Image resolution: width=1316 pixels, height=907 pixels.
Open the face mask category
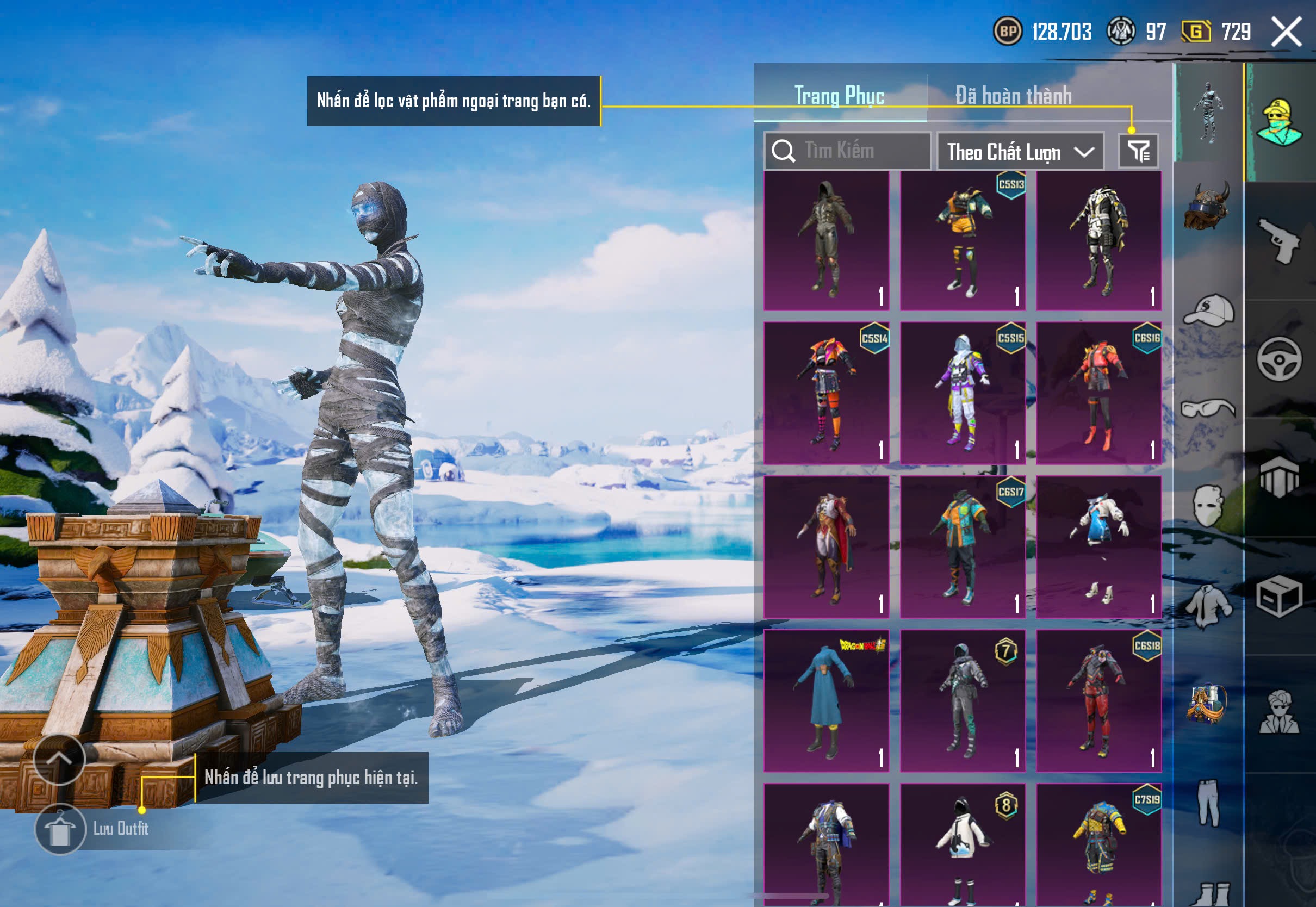point(1207,506)
